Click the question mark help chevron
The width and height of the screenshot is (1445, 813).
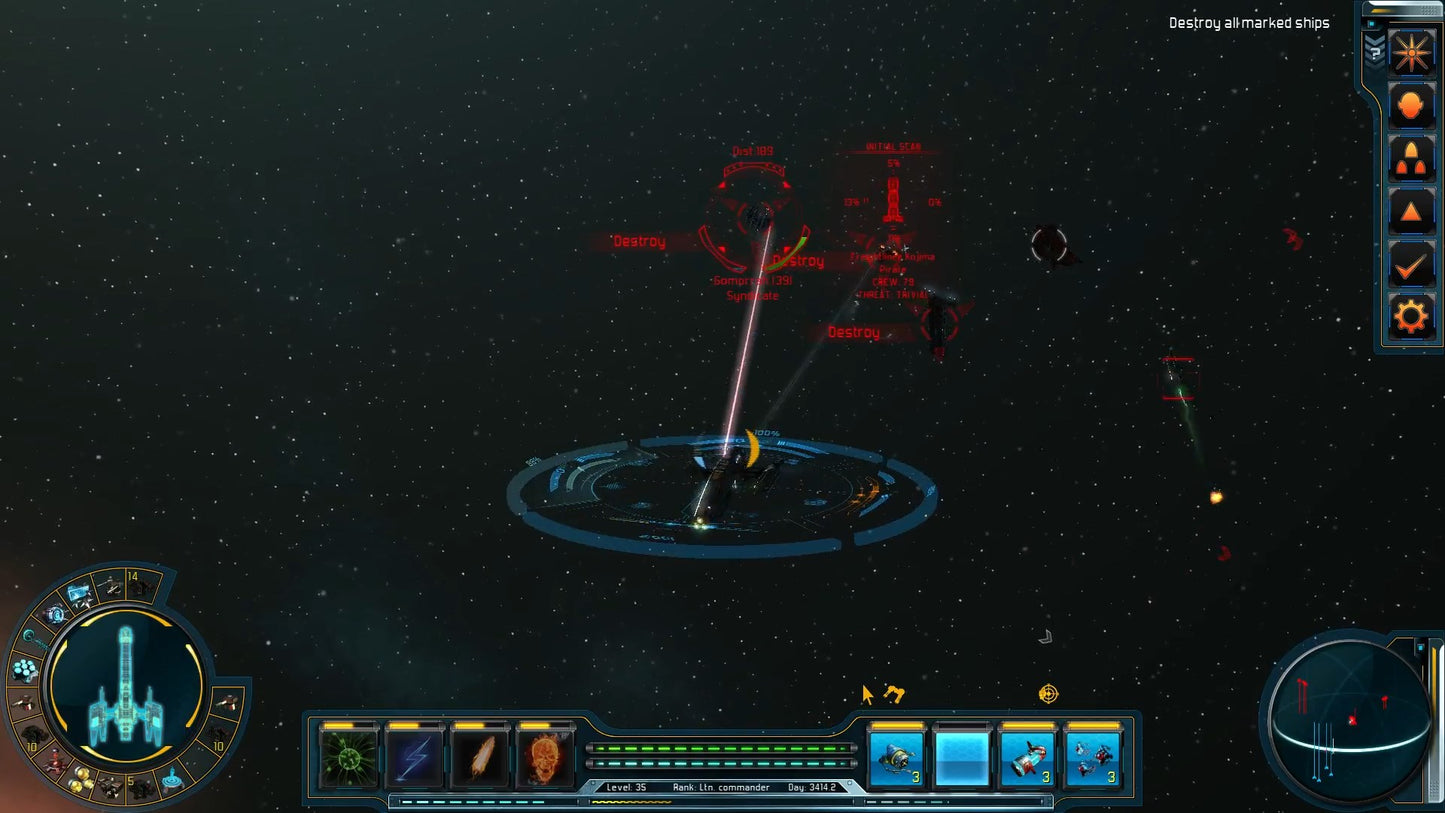(x=1374, y=50)
